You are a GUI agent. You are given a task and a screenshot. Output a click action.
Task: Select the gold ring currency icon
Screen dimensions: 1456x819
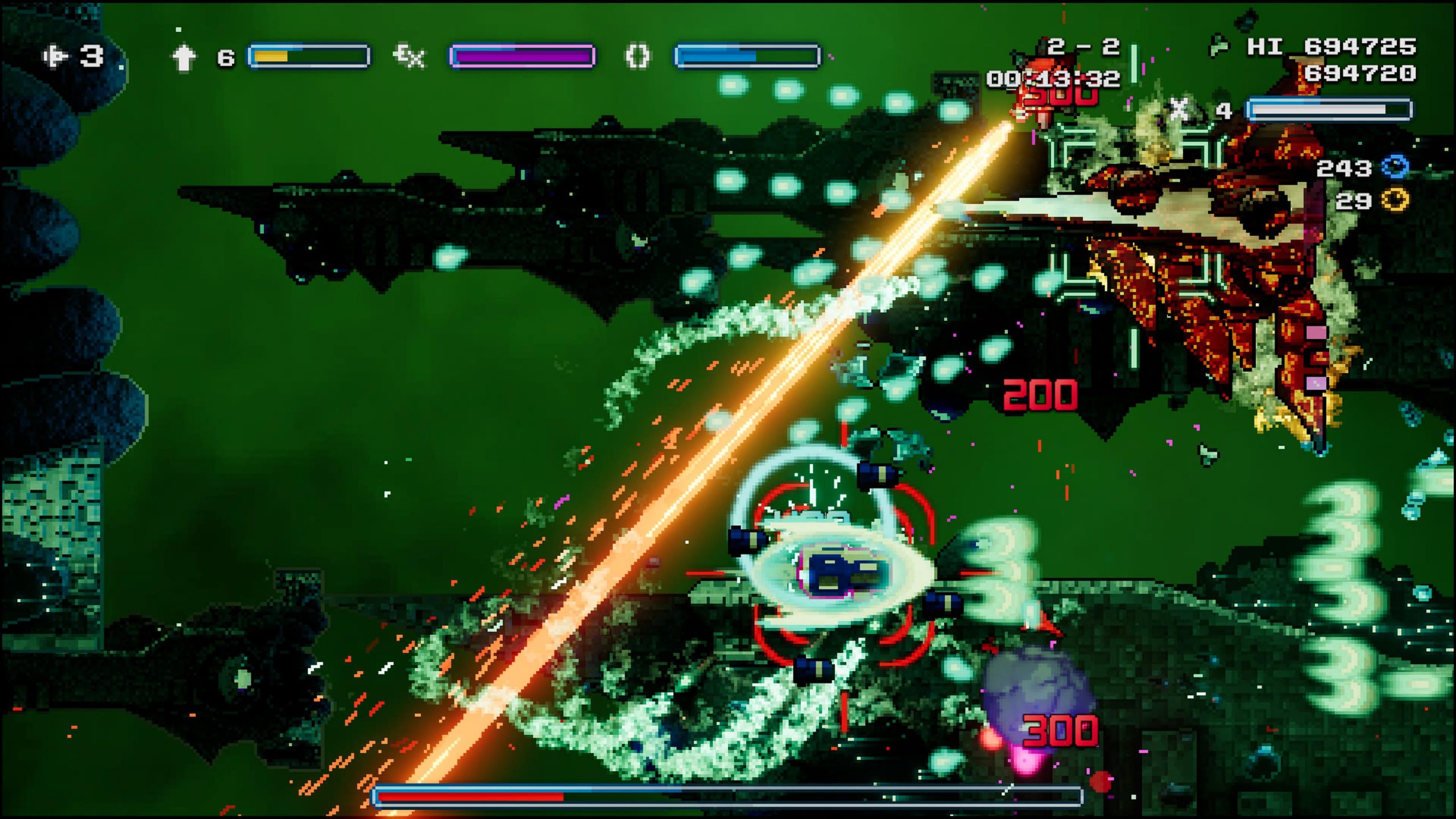point(1395,200)
